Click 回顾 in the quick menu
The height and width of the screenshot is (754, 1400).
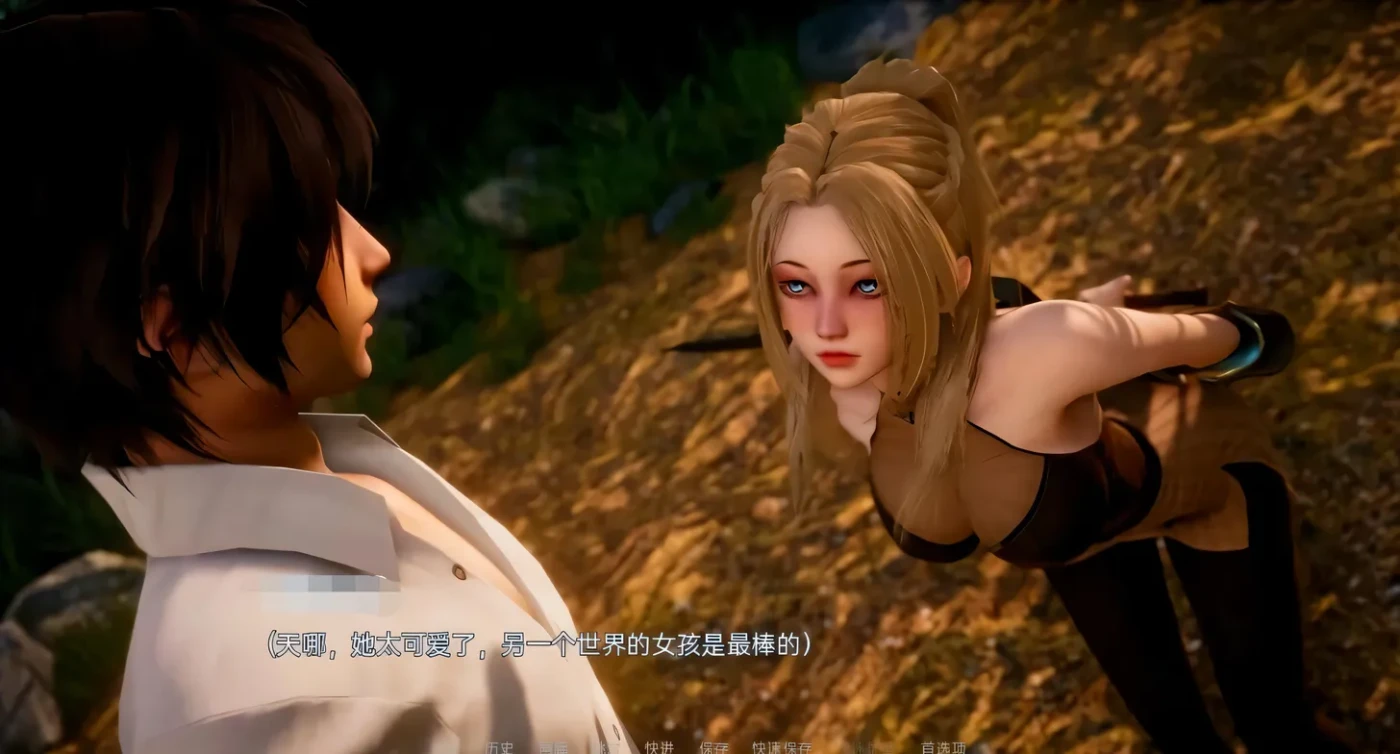[553, 747]
